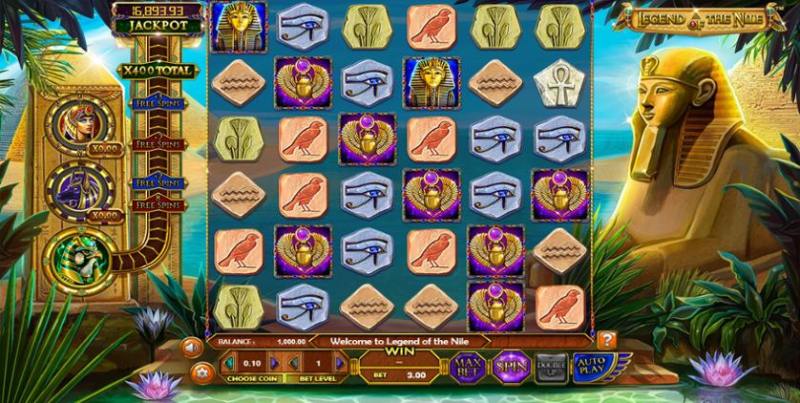
Task: Decrease the coin value
Action: pos(226,363)
